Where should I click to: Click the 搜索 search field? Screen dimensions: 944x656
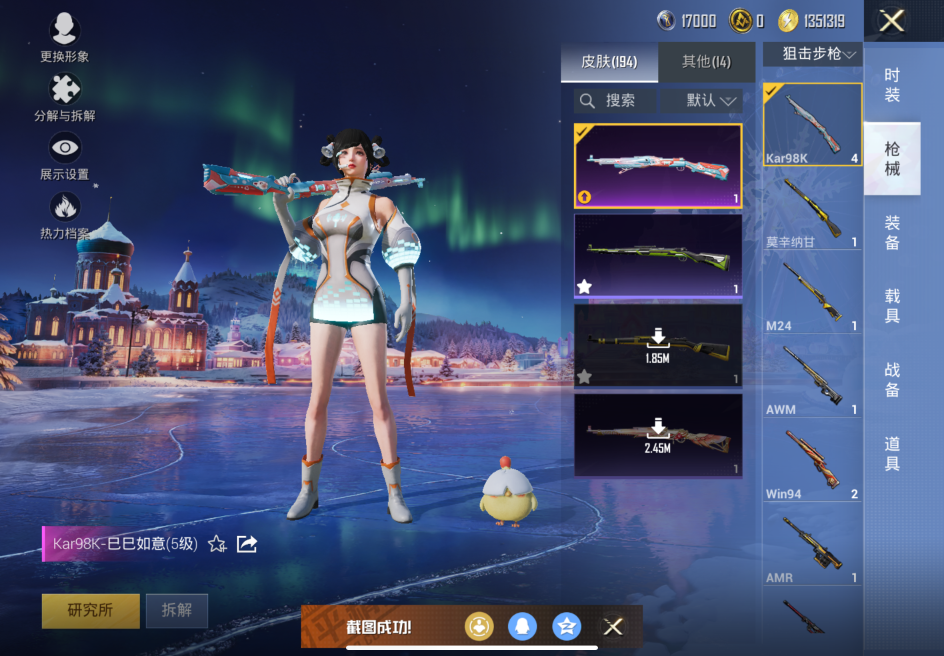point(615,100)
